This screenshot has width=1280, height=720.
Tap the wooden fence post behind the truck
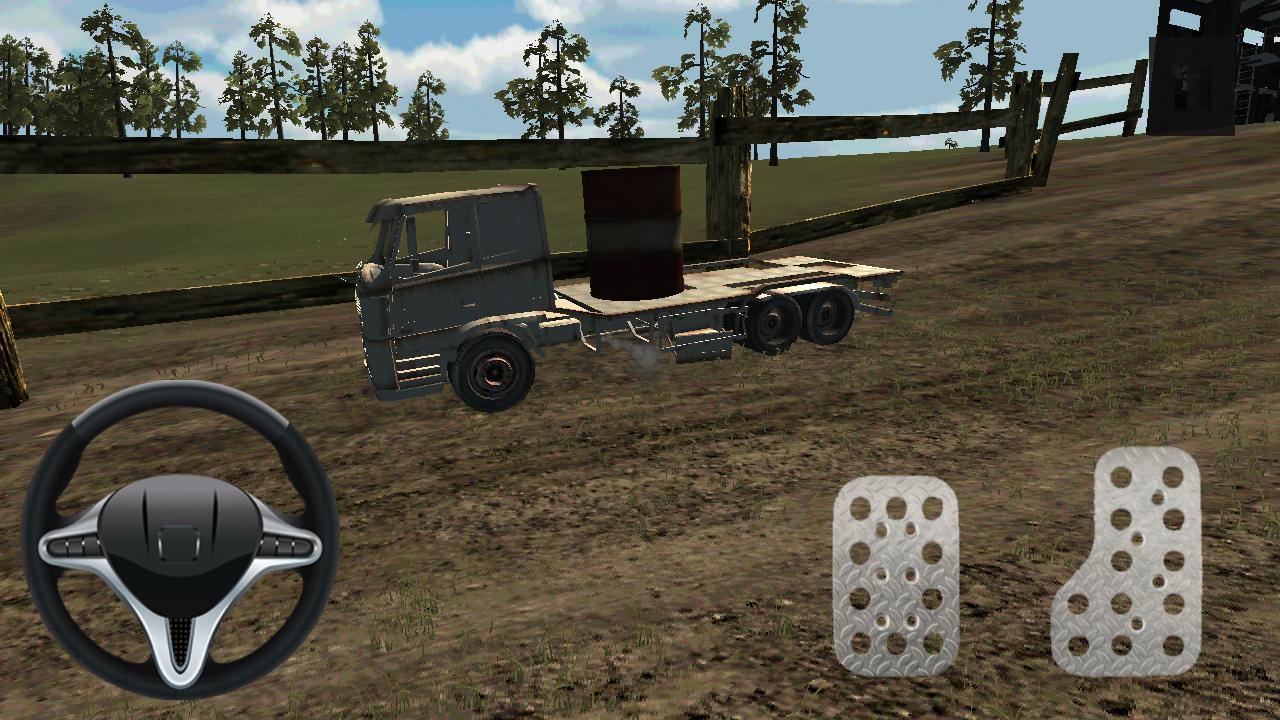pyautogui.click(x=735, y=190)
